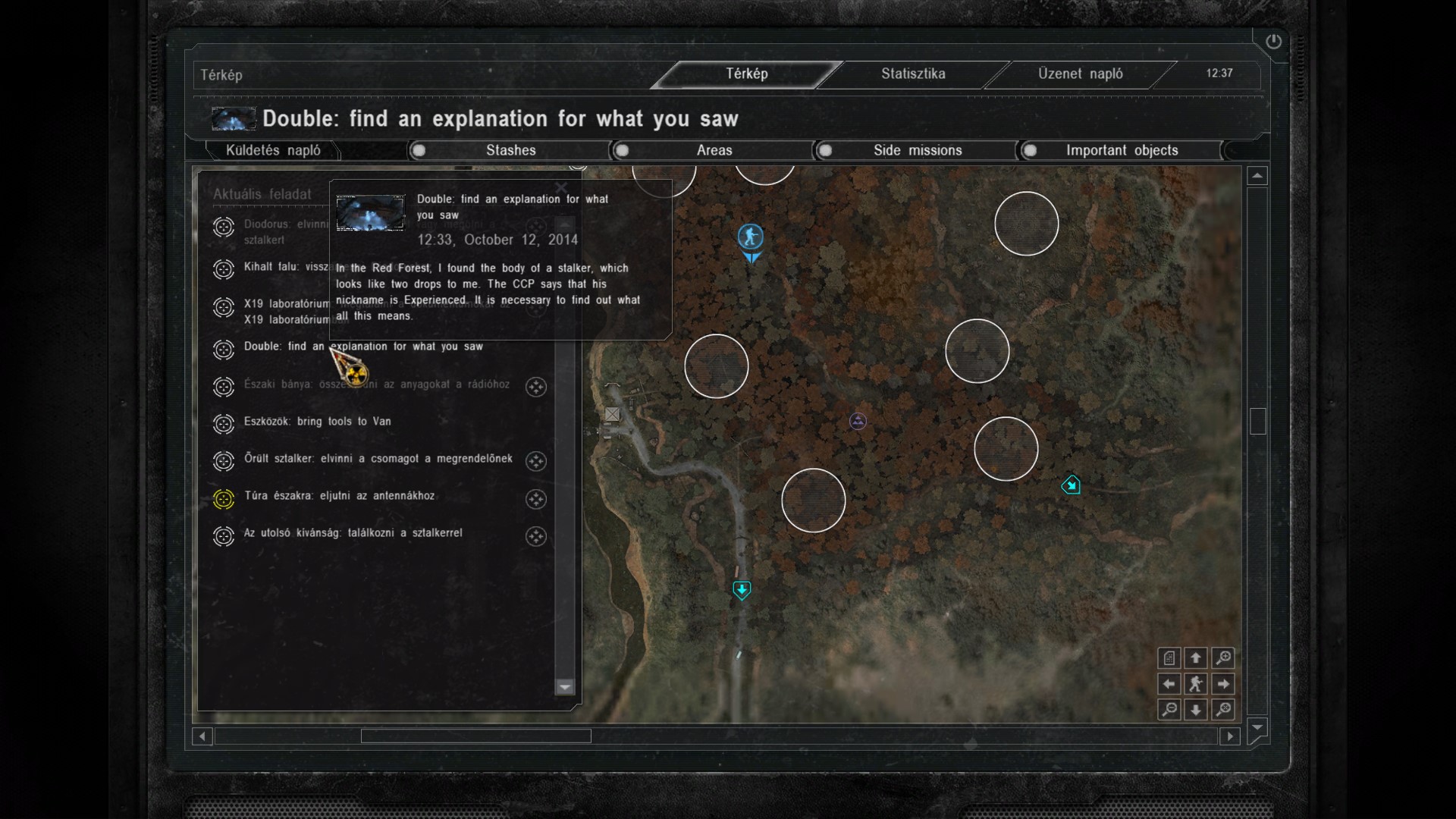Open the Küldetés napló panel
1456x819 pixels.
(273, 150)
